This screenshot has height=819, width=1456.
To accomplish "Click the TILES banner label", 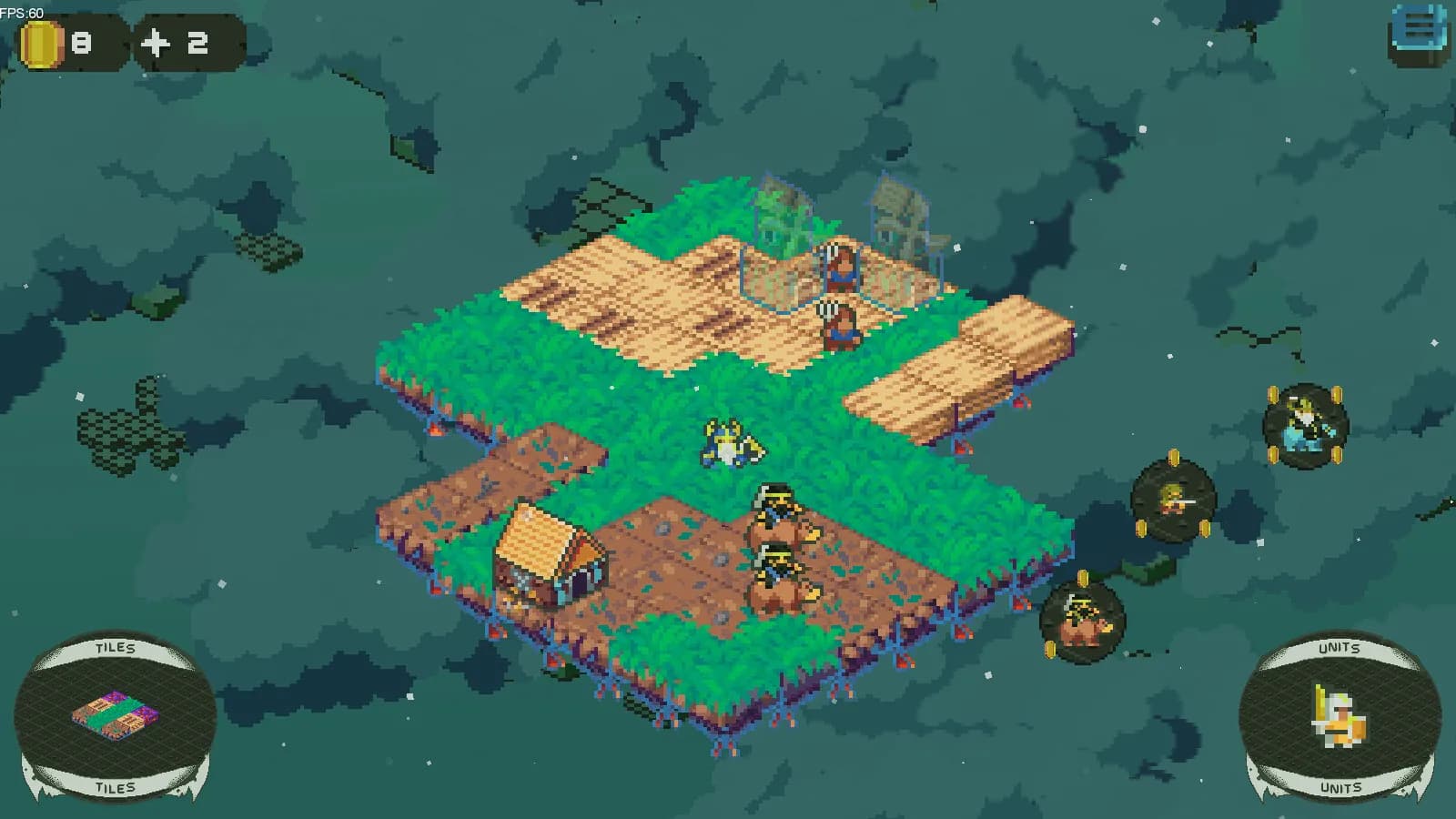I will coord(115,648).
